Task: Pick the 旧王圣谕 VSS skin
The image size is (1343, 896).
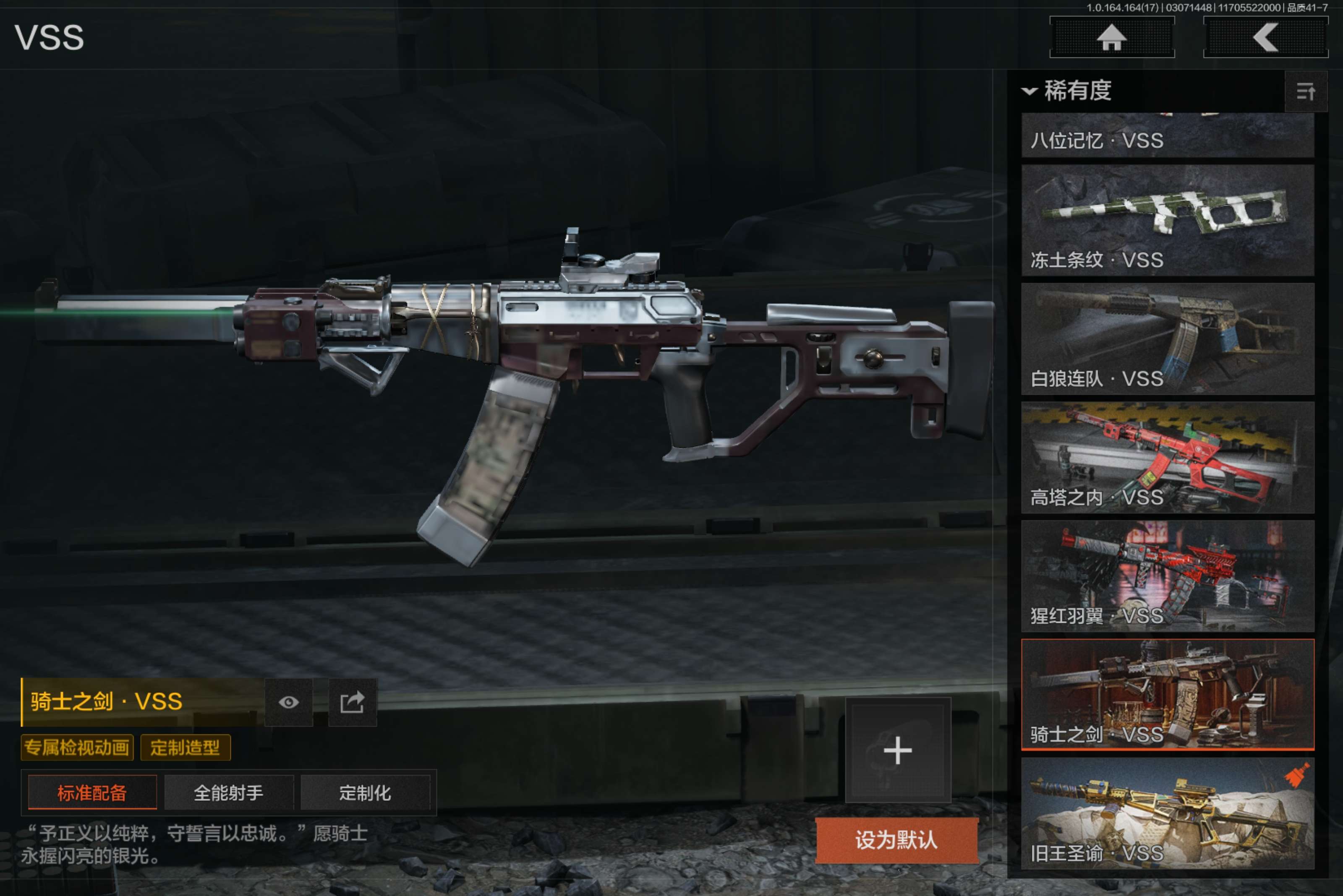Action: 1167,813
